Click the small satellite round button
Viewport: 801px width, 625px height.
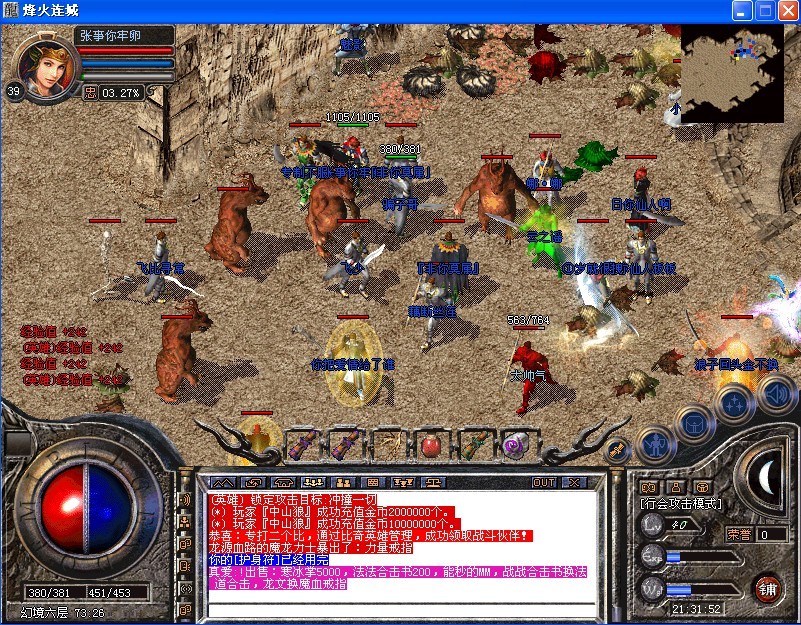pyautogui.click(x=617, y=448)
